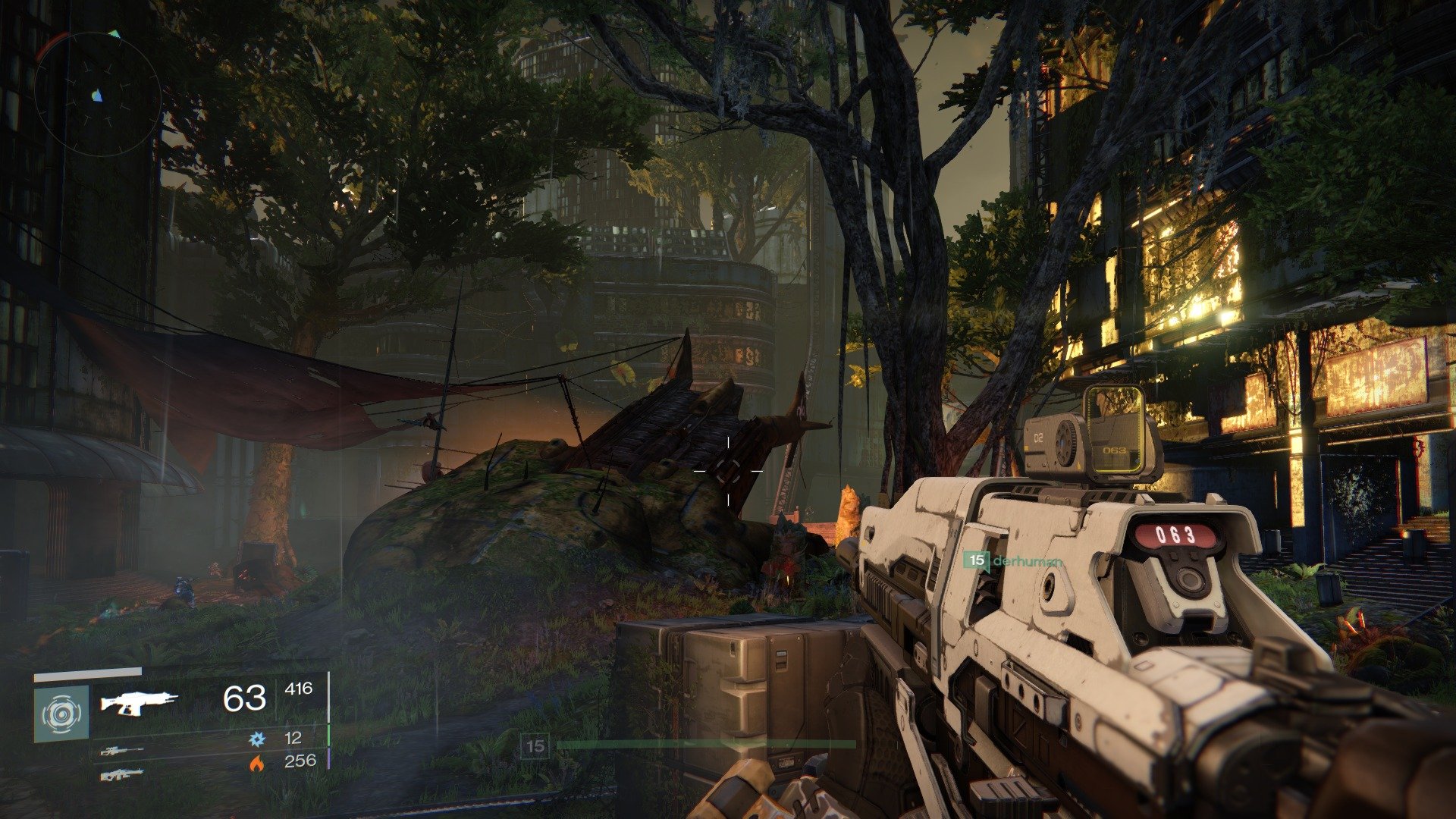Switch to the special weapon icon
Viewport: 1456px width, 819px height.
pyautogui.click(x=121, y=752)
